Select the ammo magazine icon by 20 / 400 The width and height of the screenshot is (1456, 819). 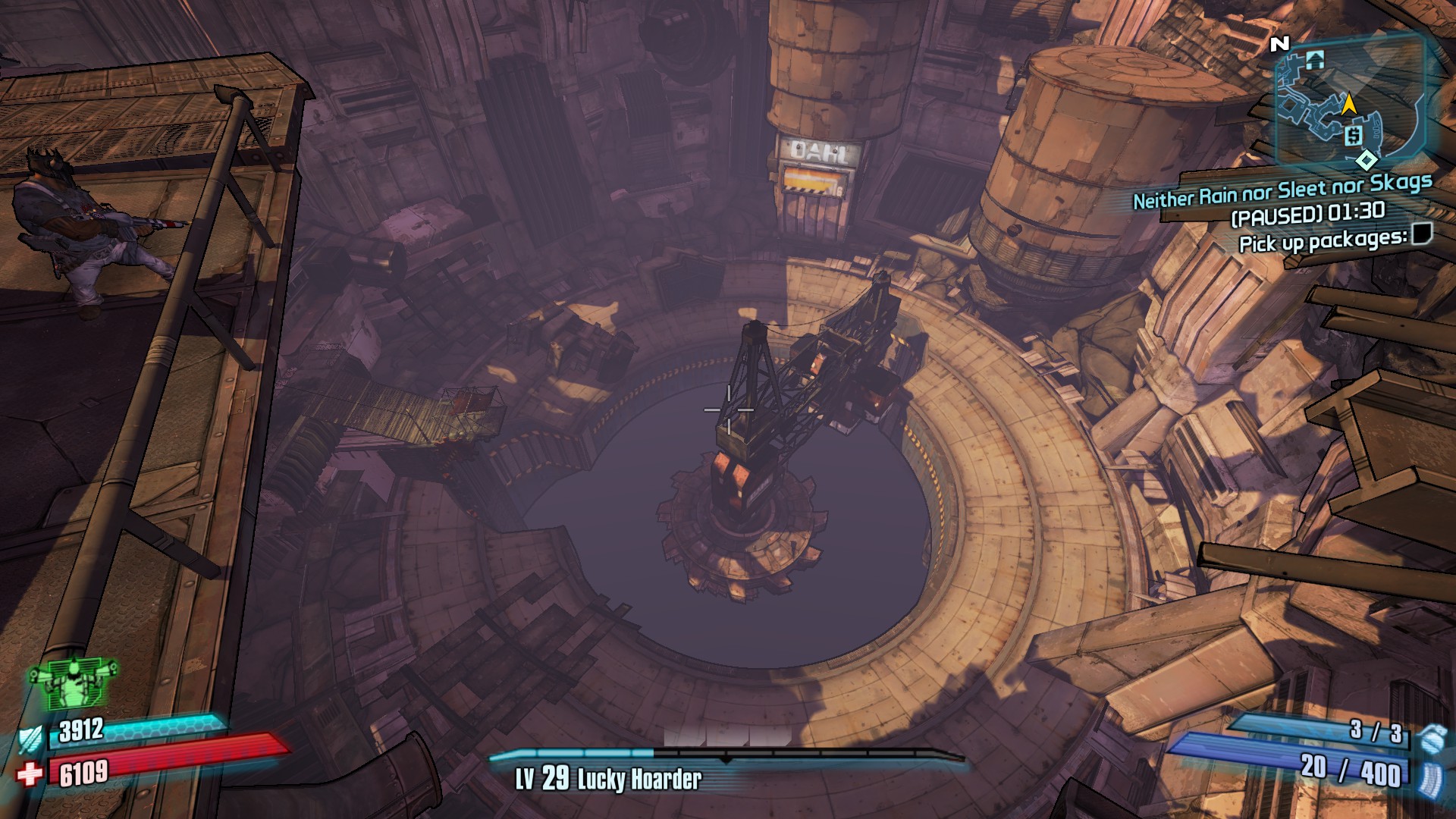click(1429, 780)
